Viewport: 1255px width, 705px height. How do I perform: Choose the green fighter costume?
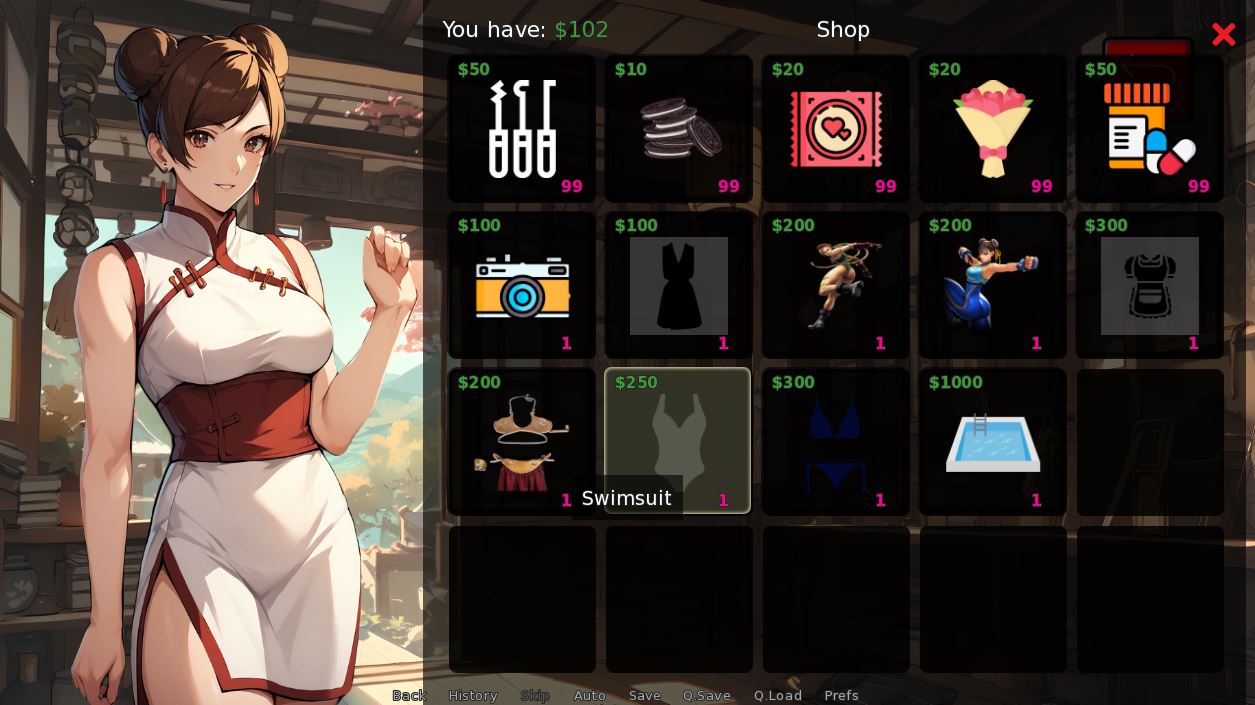[836, 286]
